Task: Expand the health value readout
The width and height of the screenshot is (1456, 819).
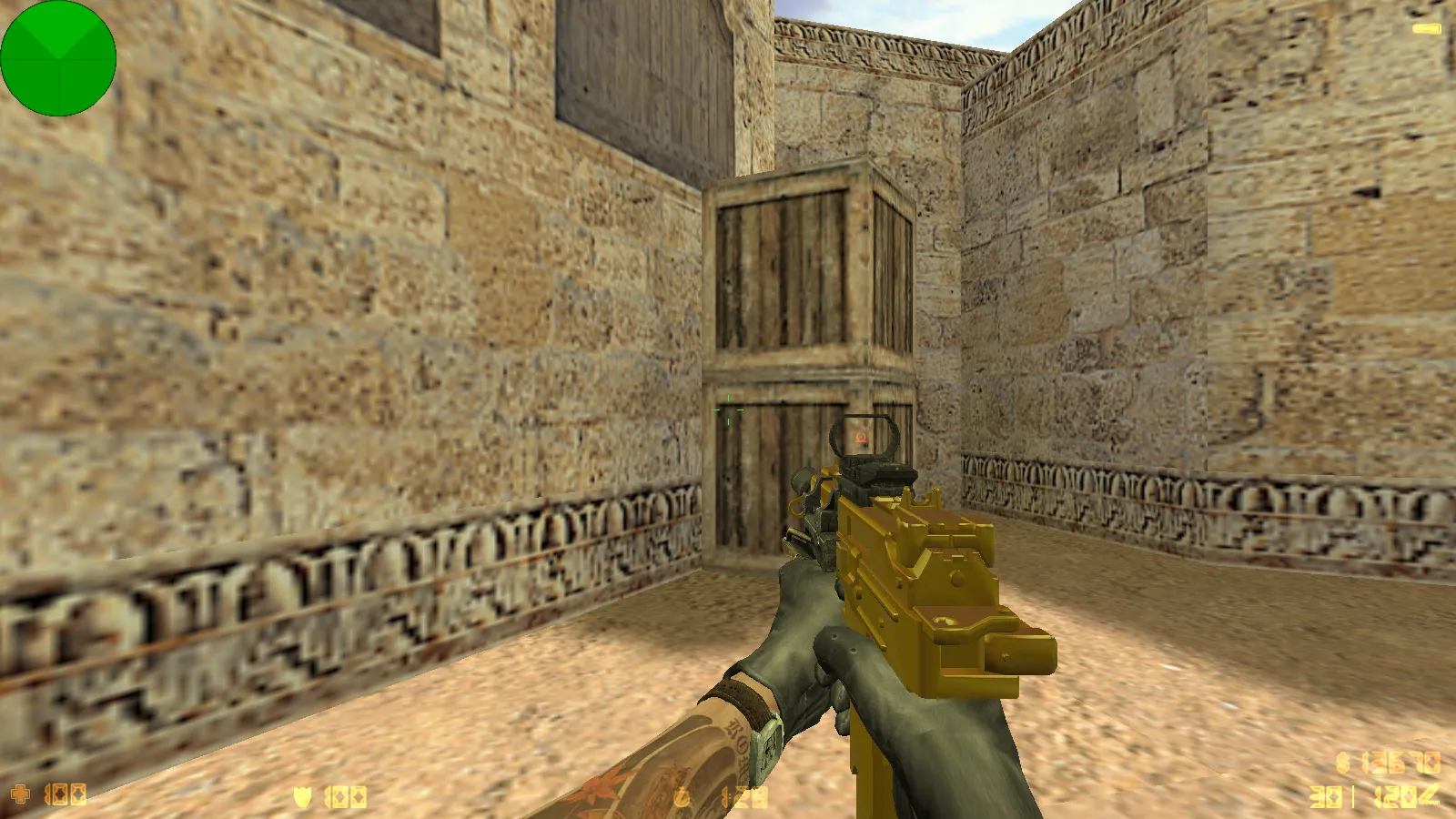Action: point(64,794)
